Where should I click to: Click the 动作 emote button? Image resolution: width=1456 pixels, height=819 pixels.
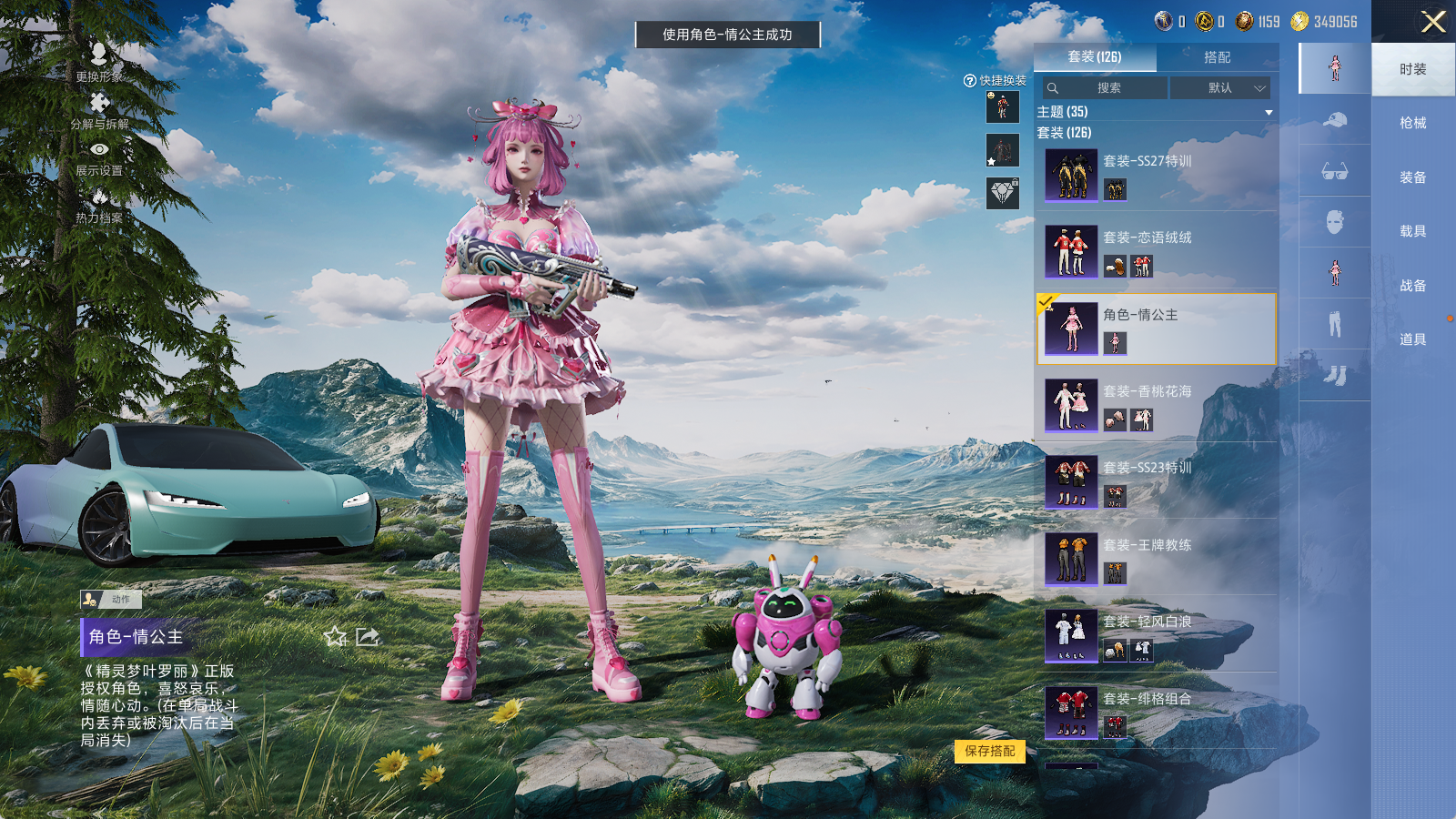coord(111,599)
